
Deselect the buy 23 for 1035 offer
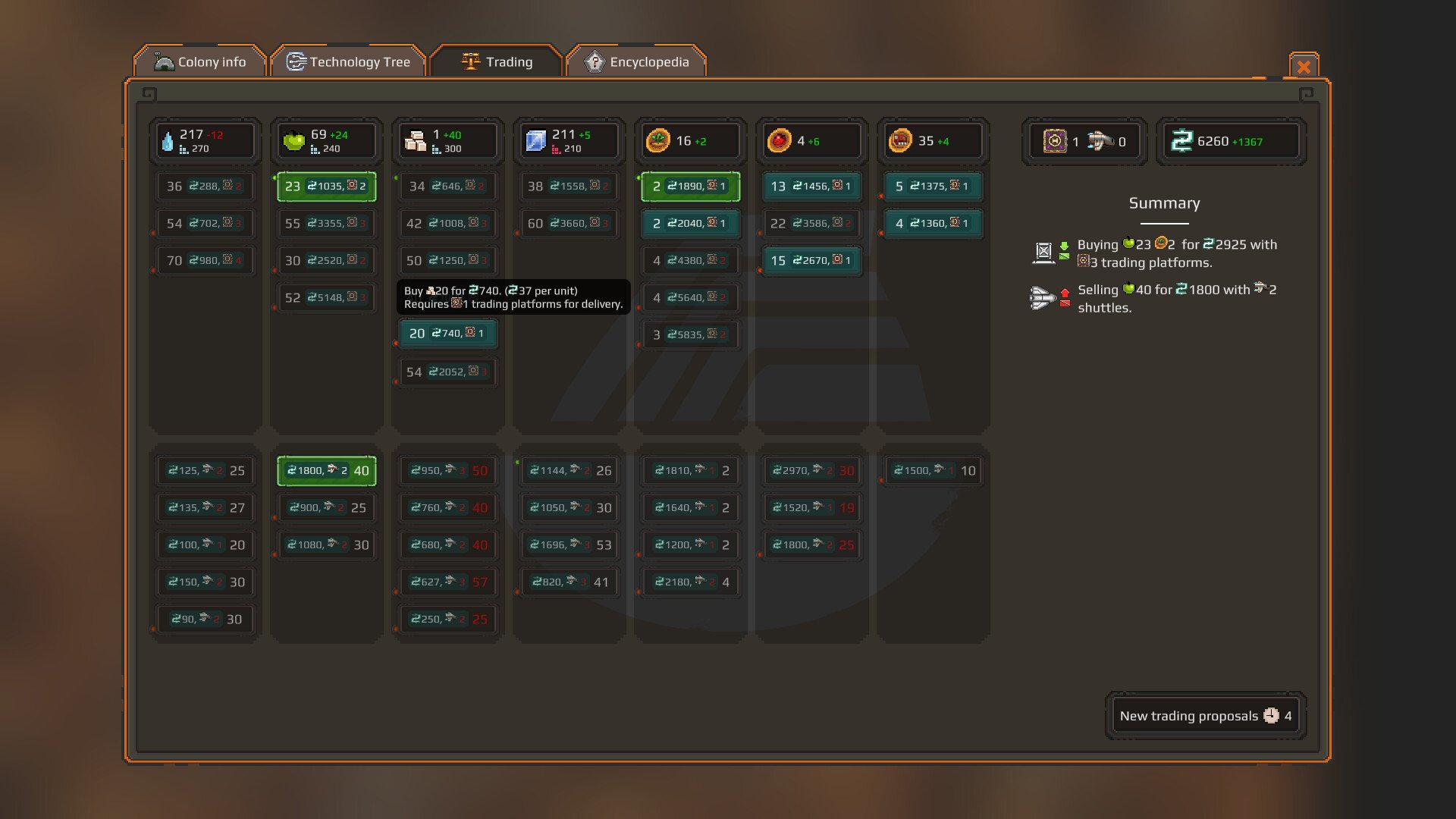coord(327,187)
